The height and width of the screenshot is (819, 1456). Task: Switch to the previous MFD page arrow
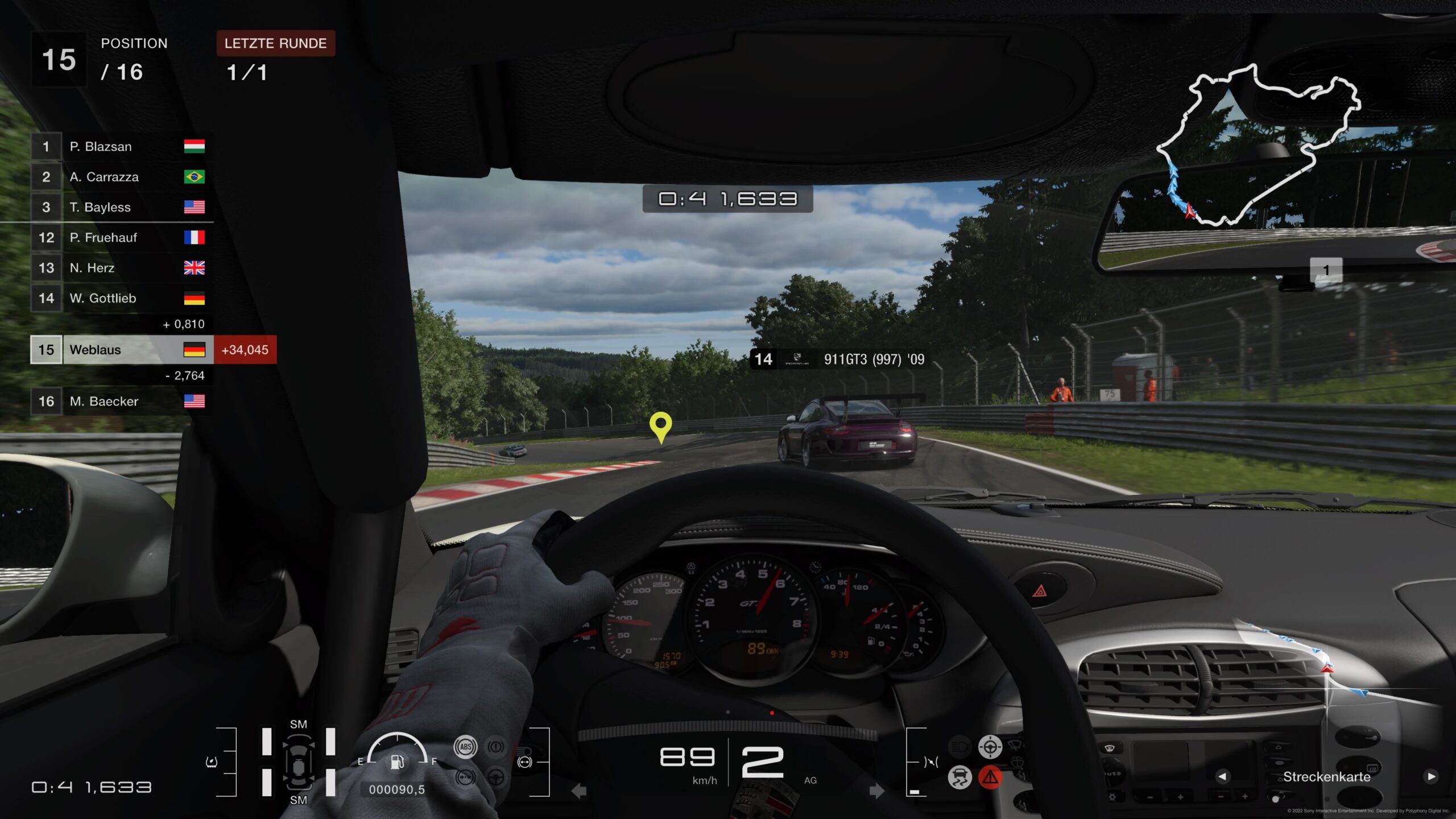1222,776
